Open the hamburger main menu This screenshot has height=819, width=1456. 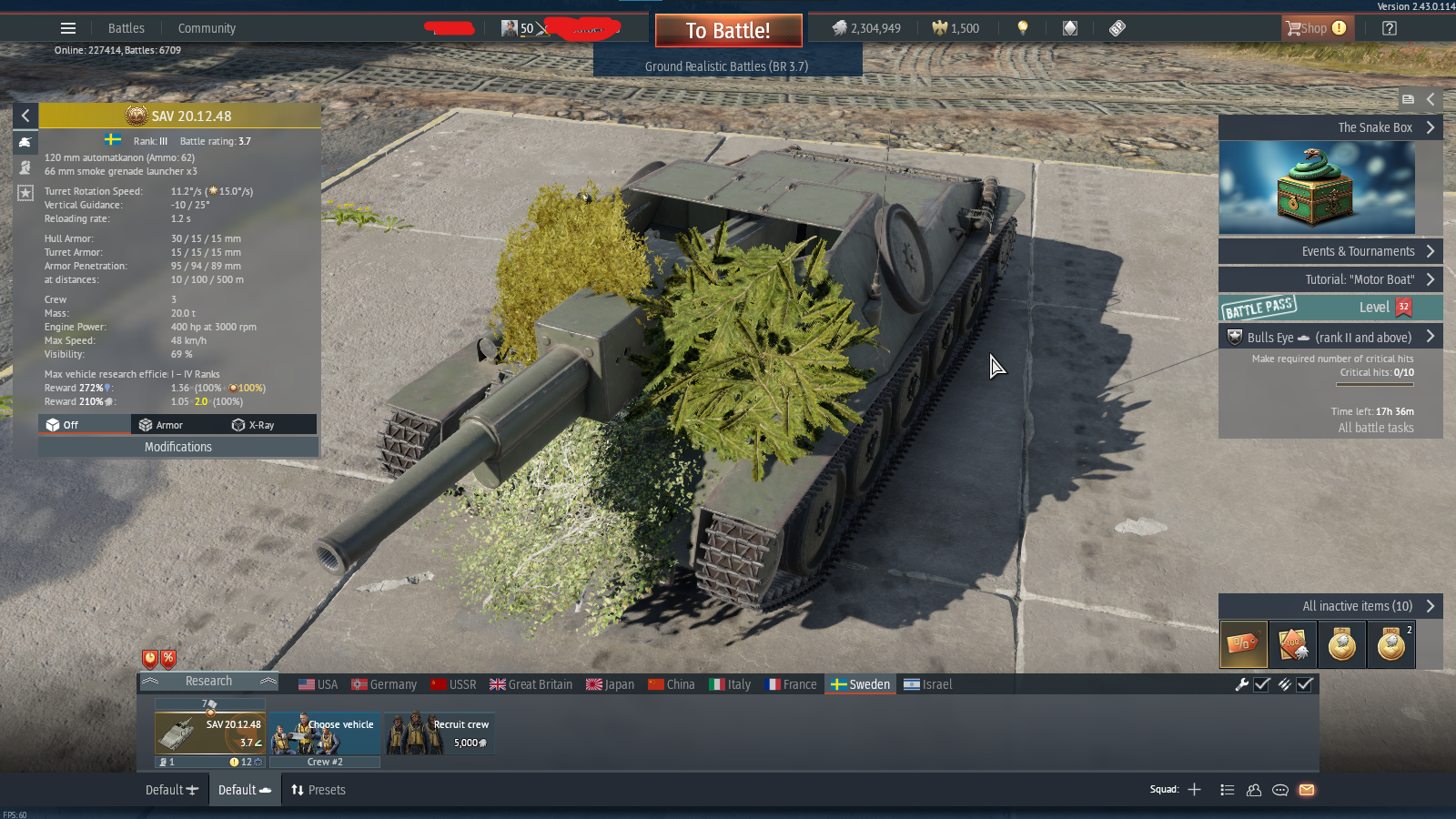[68, 28]
